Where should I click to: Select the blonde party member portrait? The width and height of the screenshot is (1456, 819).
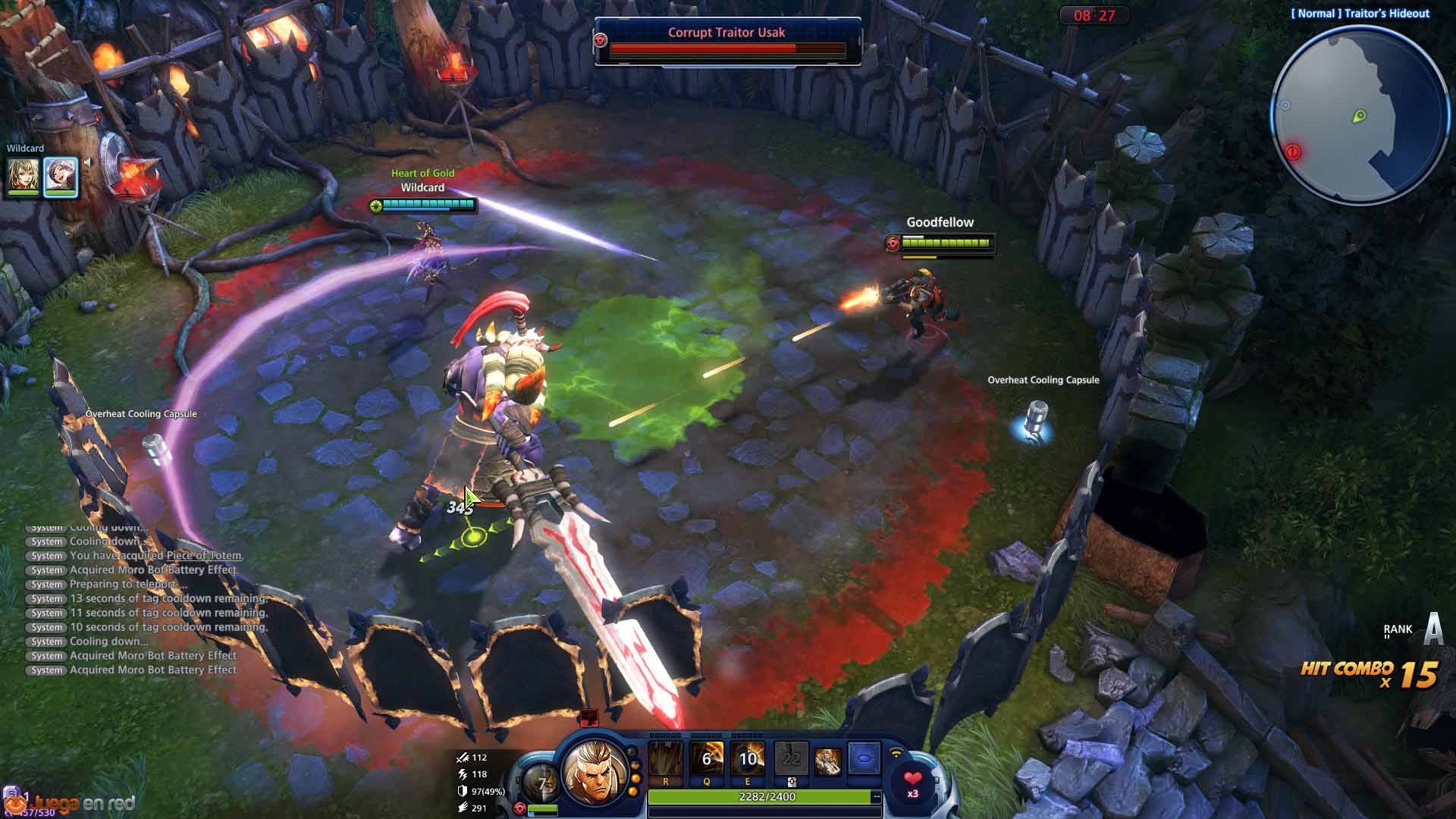tap(23, 175)
